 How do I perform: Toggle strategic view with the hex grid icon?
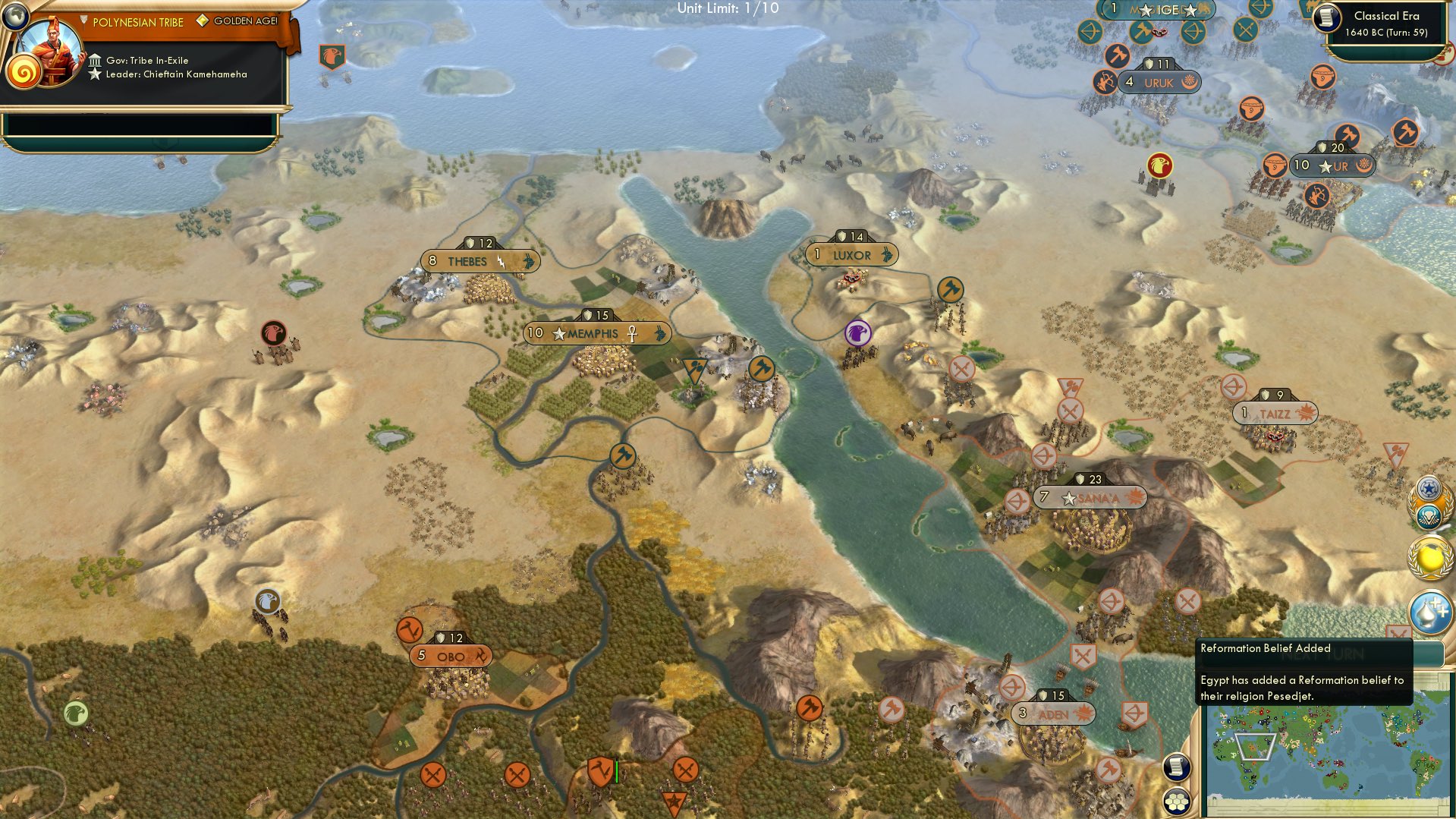(x=1175, y=800)
